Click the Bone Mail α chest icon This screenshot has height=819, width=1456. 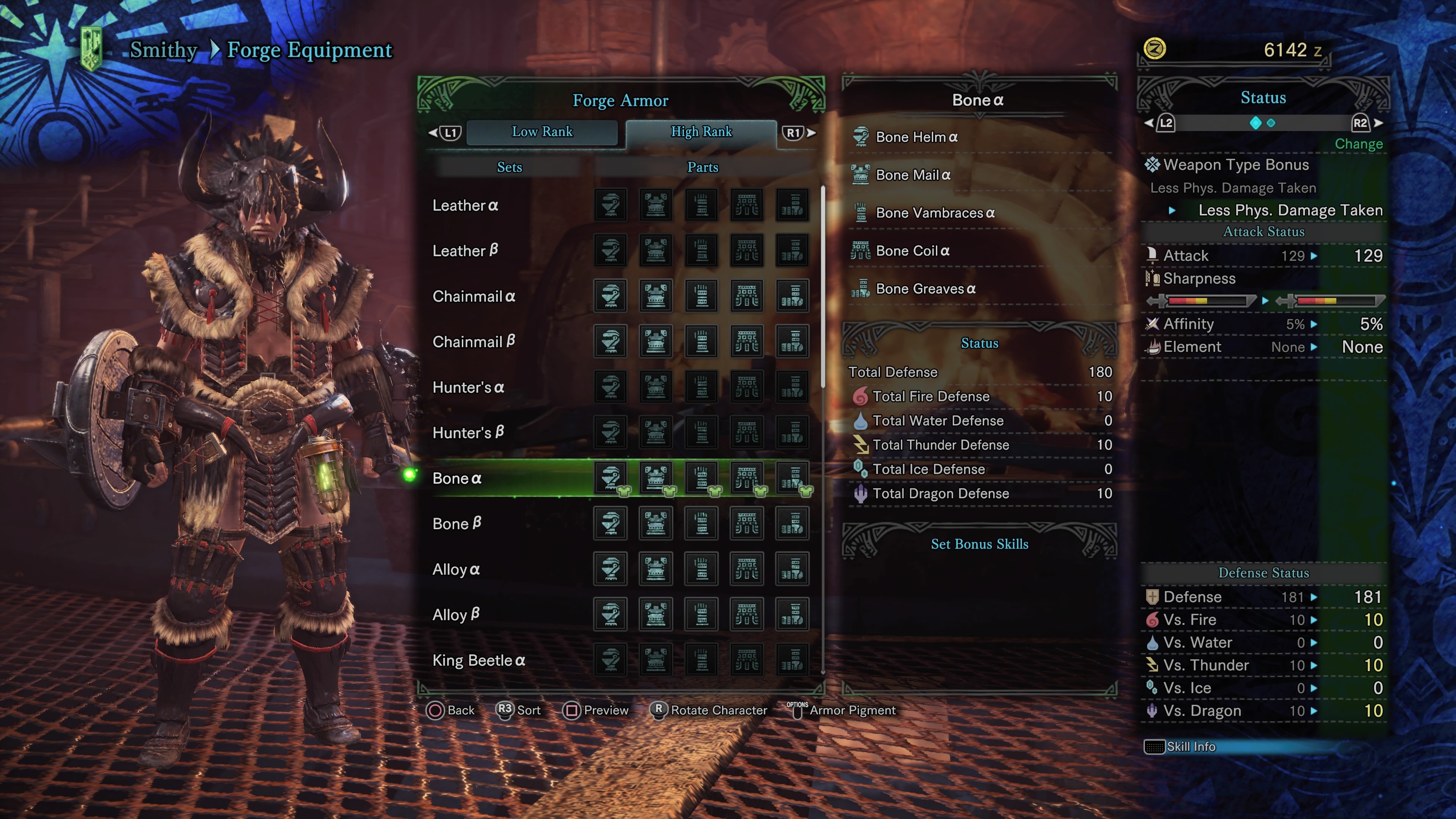[x=861, y=175]
